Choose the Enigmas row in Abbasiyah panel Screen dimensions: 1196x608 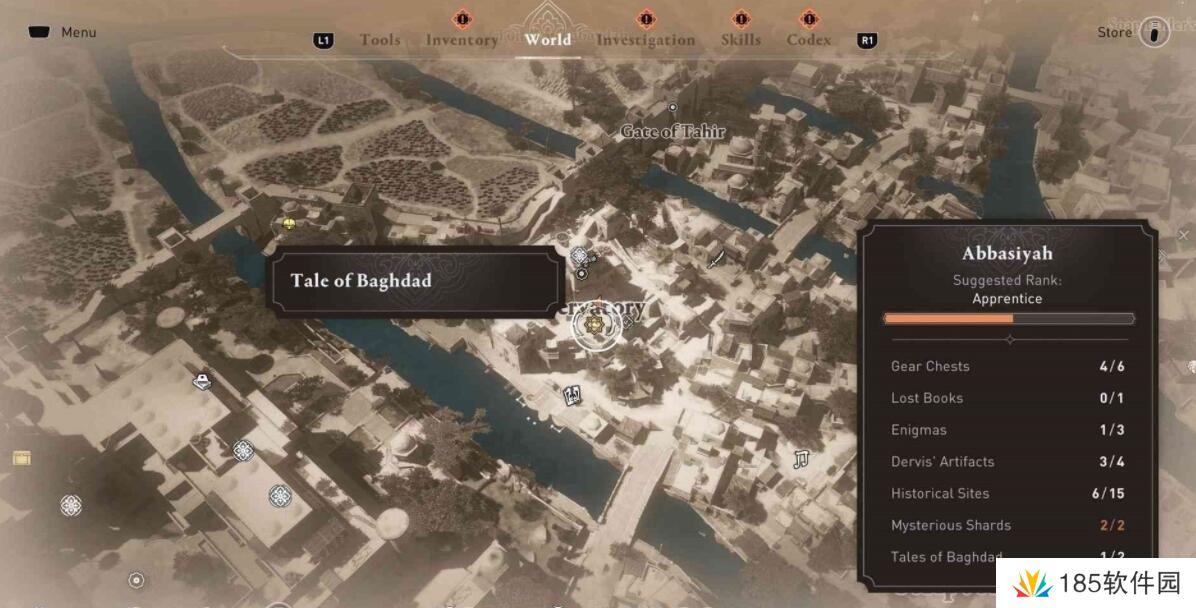pos(1008,430)
